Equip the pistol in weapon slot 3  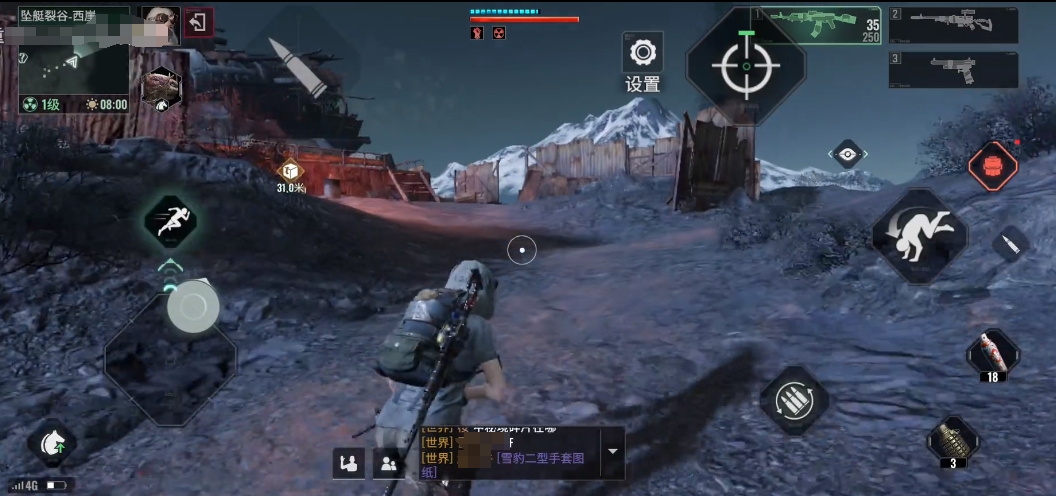coord(954,70)
